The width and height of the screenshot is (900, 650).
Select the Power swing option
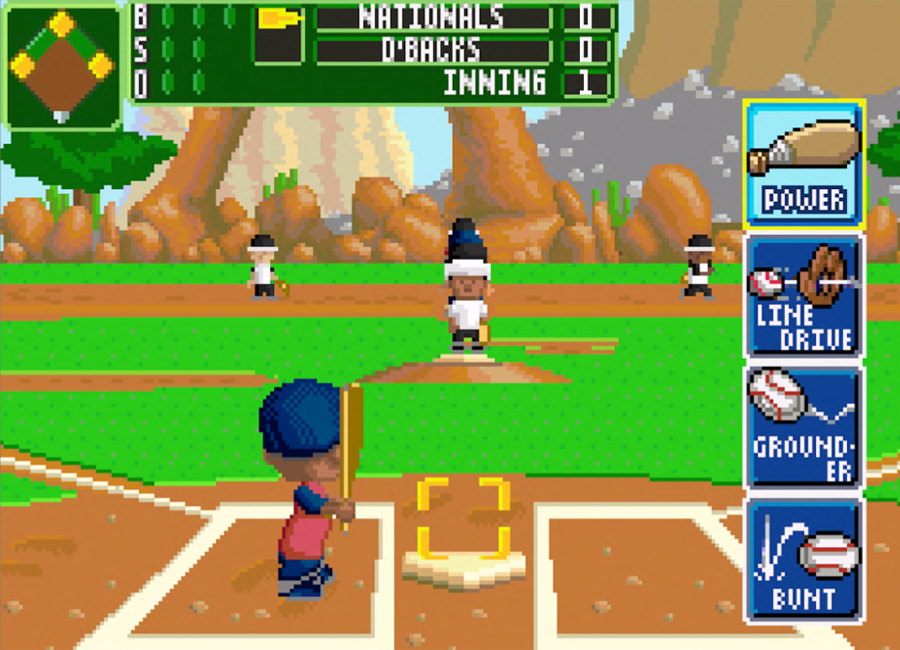click(x=804, y=164)
